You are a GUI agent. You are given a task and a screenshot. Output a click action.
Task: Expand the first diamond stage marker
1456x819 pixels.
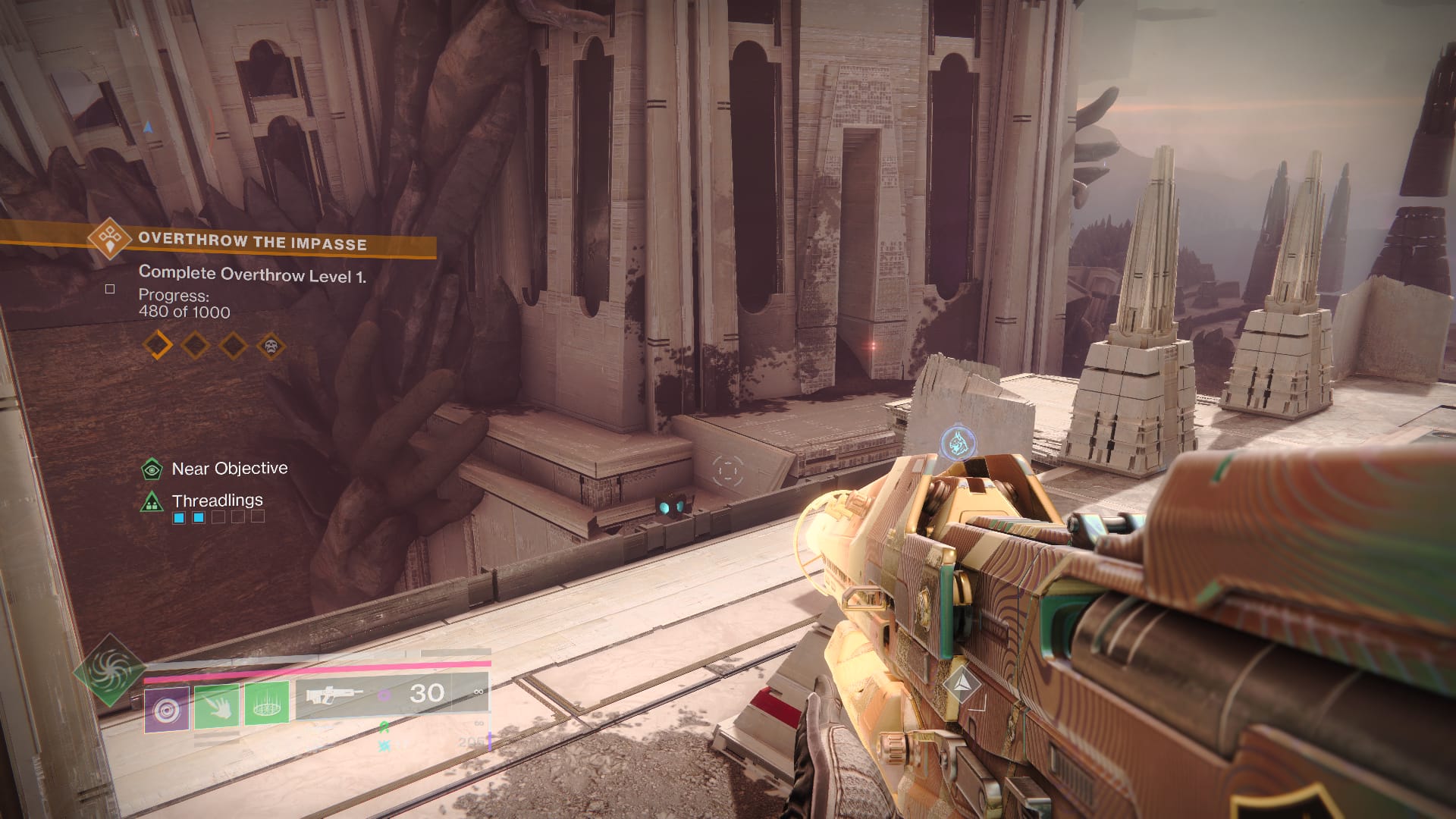pos(156,346)
